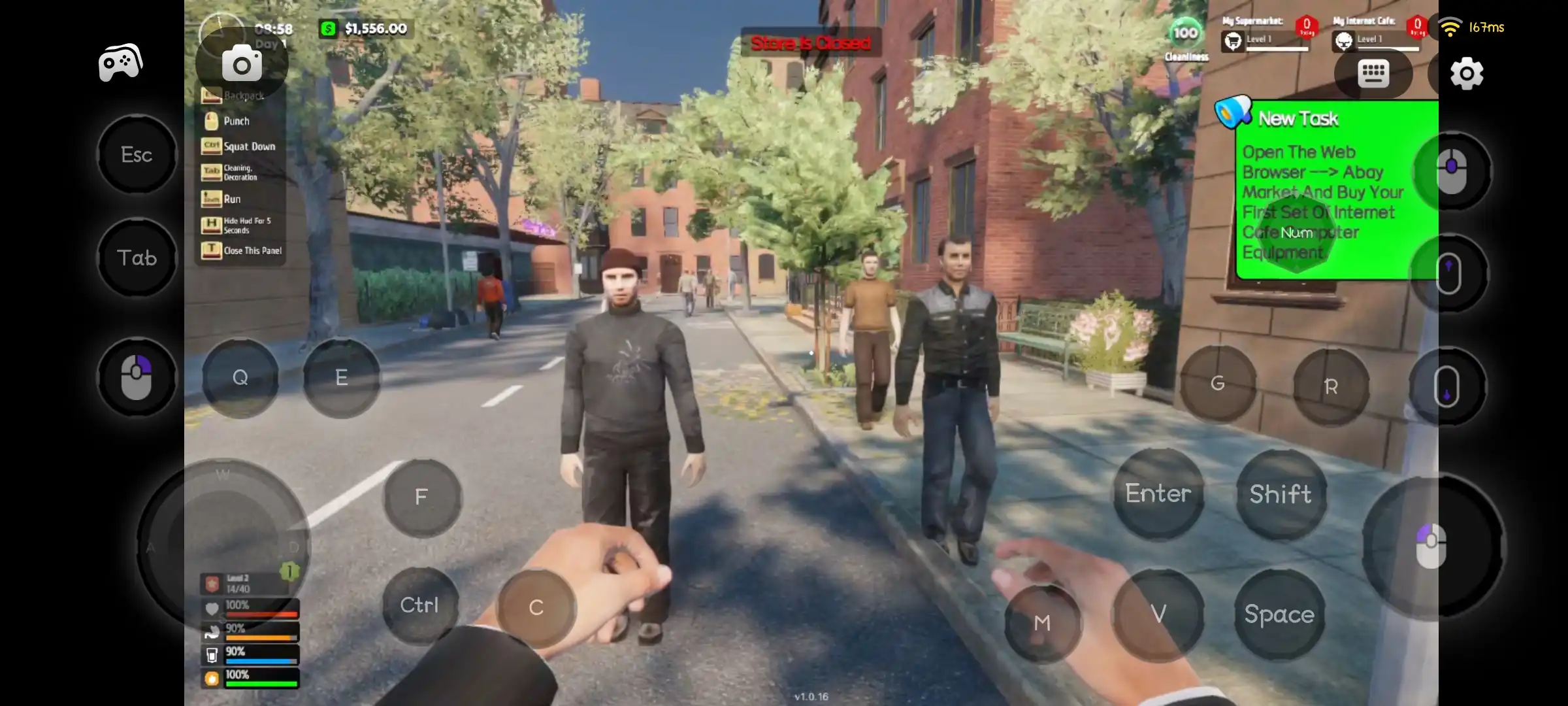Tap the virtual M button
Viewport: 1568px width, 706px height.
1042,623
